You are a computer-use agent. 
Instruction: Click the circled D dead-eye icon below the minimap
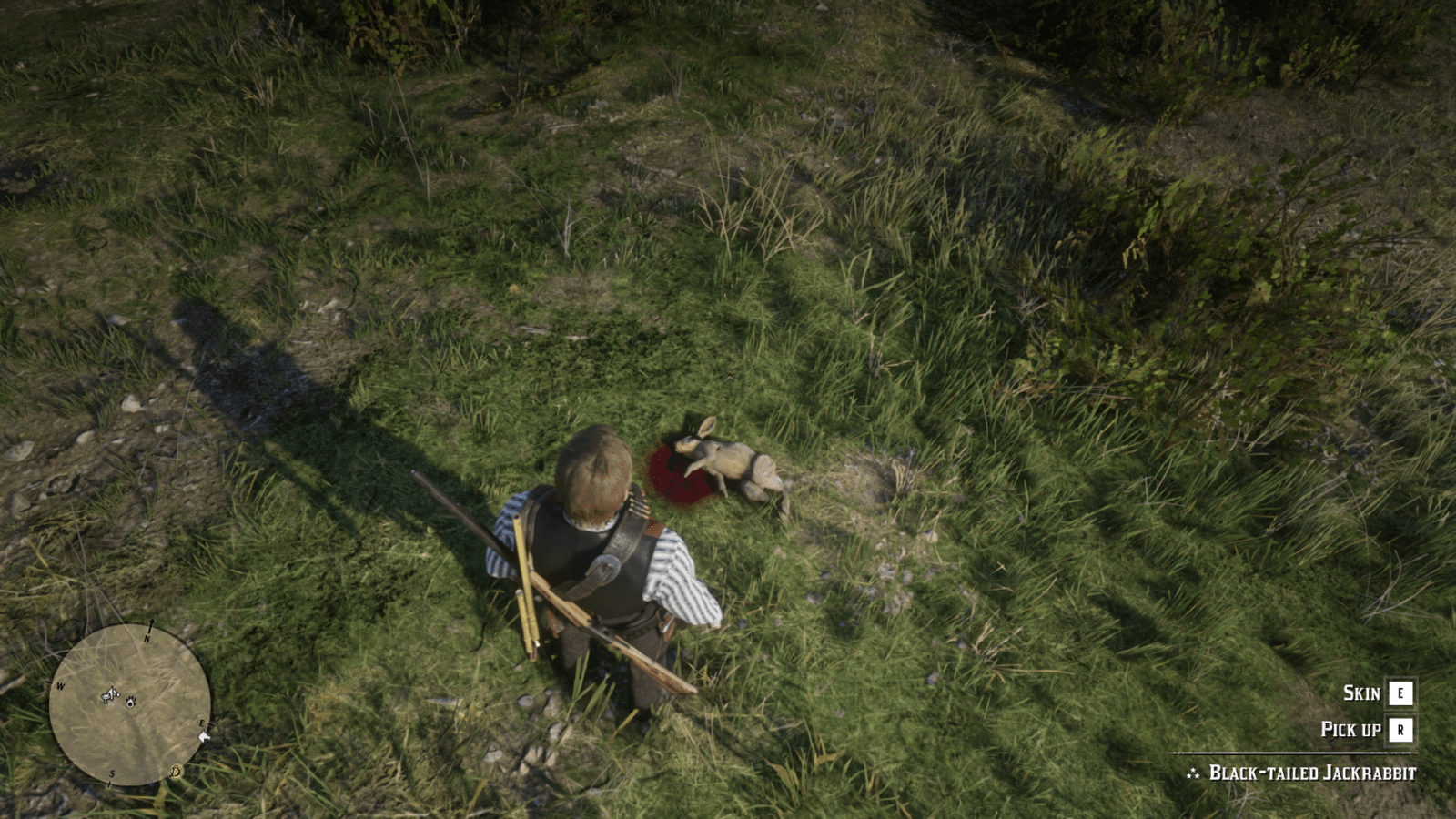tap(176, 773)
